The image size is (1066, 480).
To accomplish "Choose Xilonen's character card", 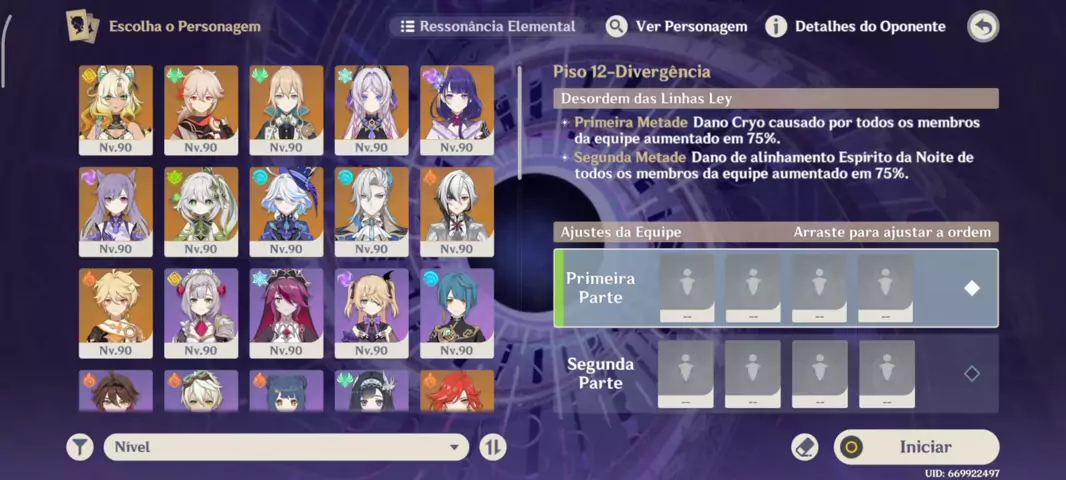I will [x=116, y=109].
